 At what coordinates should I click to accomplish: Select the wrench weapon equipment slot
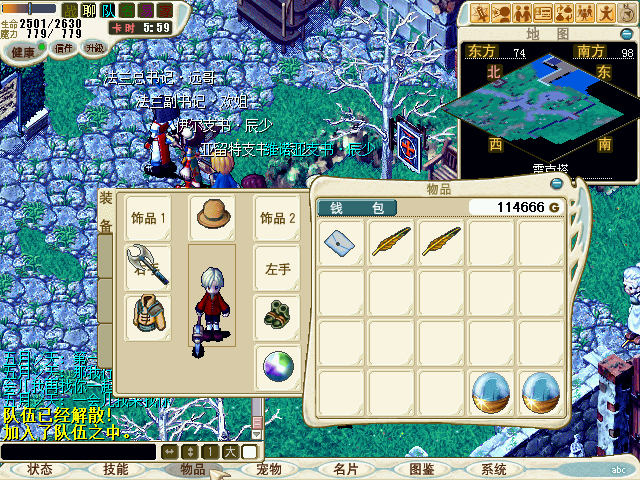click(147, 267)
